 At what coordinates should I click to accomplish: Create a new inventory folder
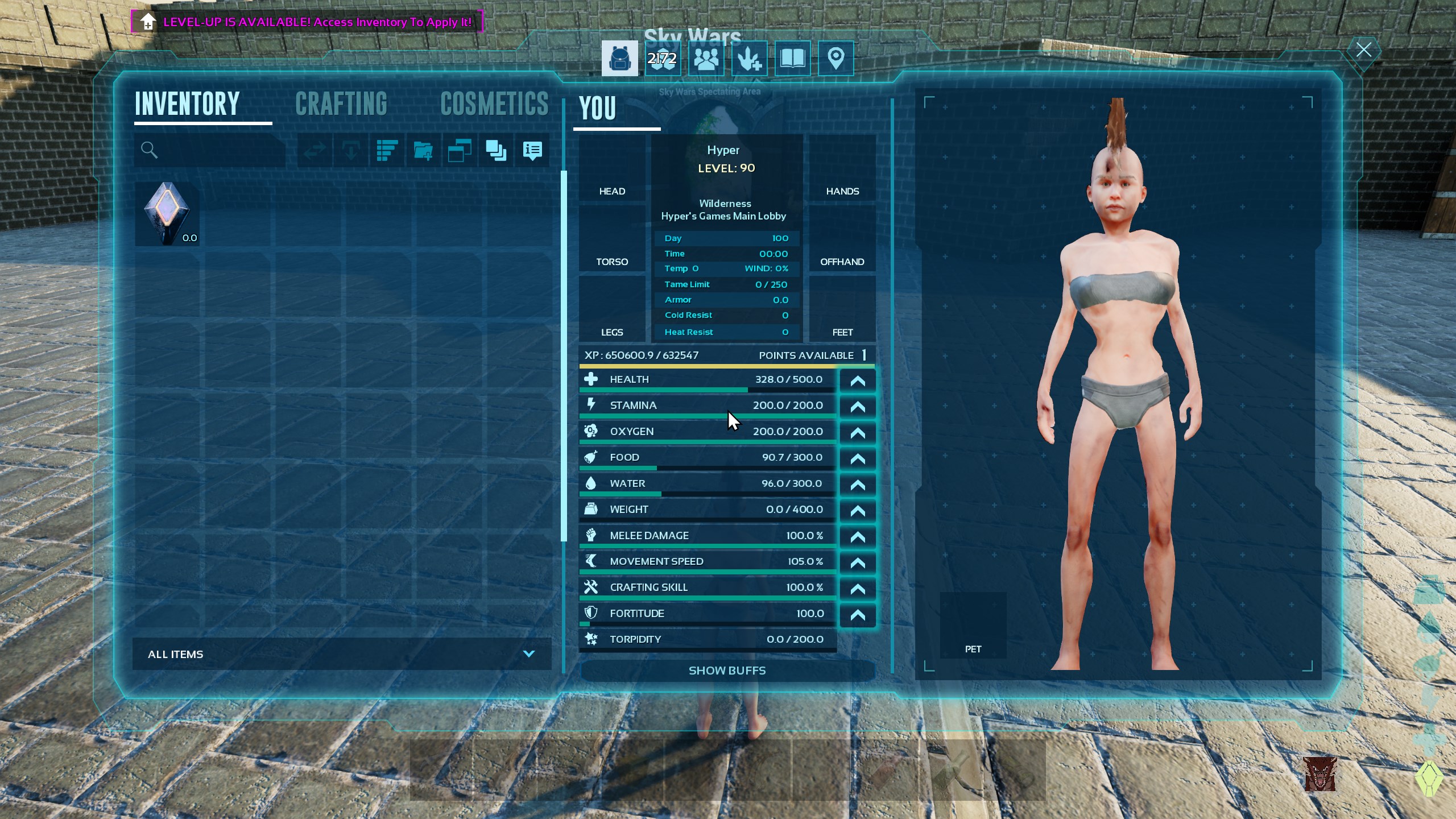click(x=424, y=151)
